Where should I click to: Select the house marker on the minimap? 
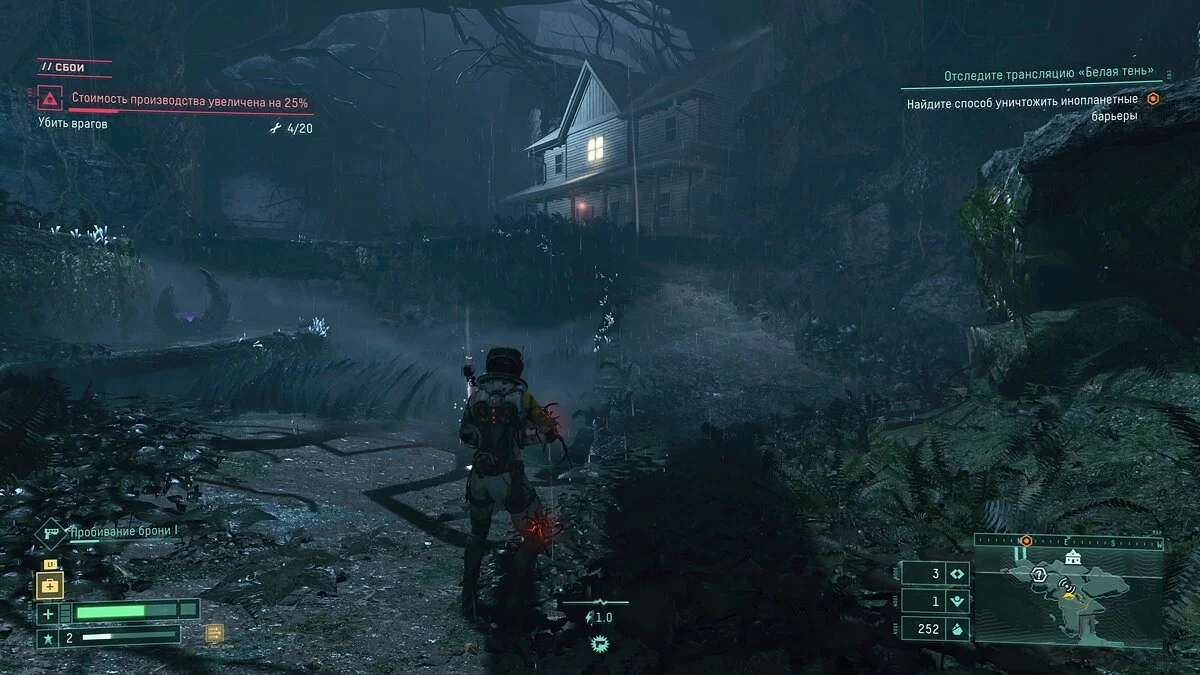point(1072,557)
